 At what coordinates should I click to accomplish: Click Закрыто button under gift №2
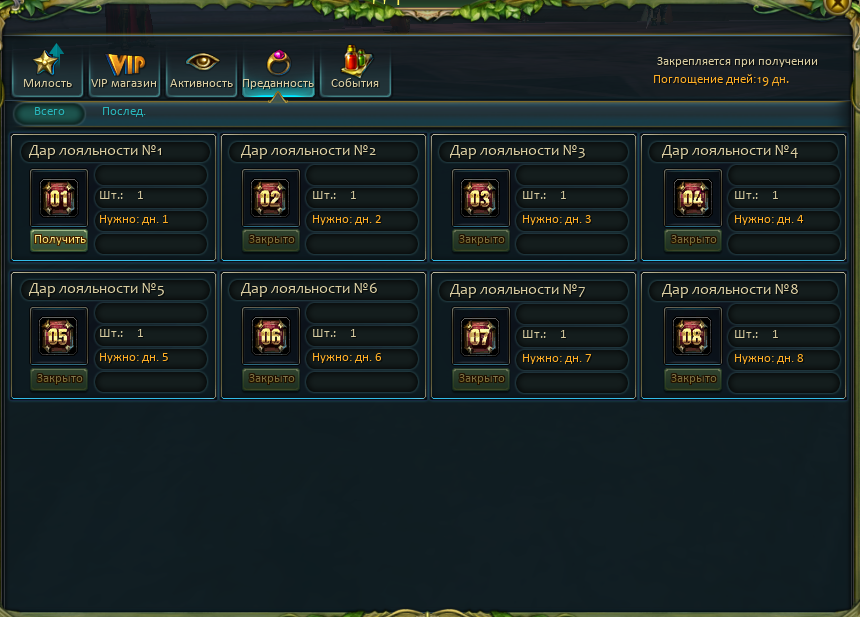click(272, 240)
